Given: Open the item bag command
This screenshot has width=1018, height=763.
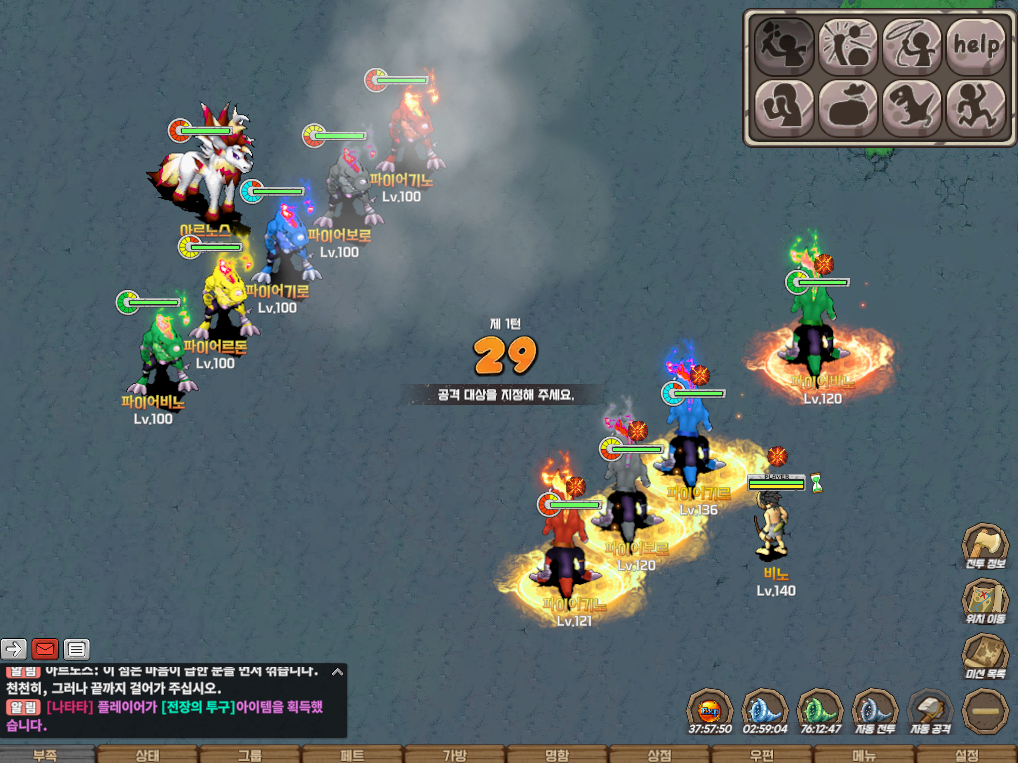Looking at the screenshot, I should point(847,108).
